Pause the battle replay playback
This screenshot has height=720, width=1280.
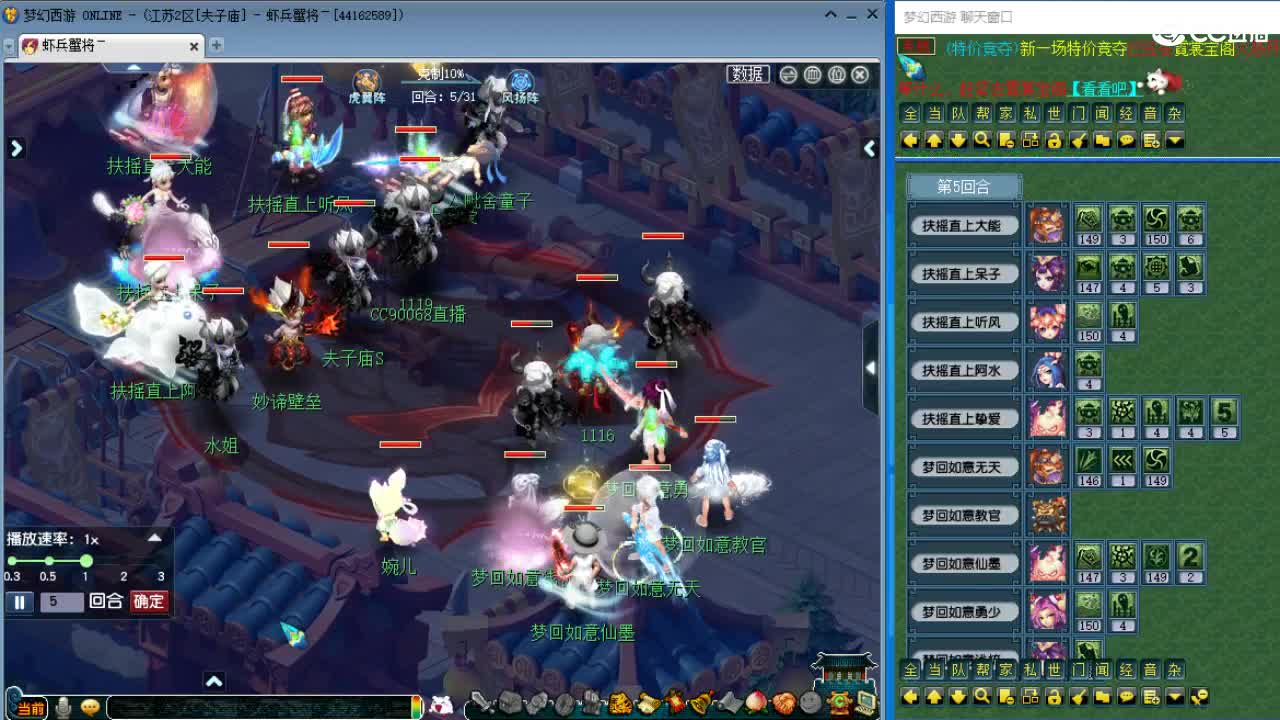[19, 602]
